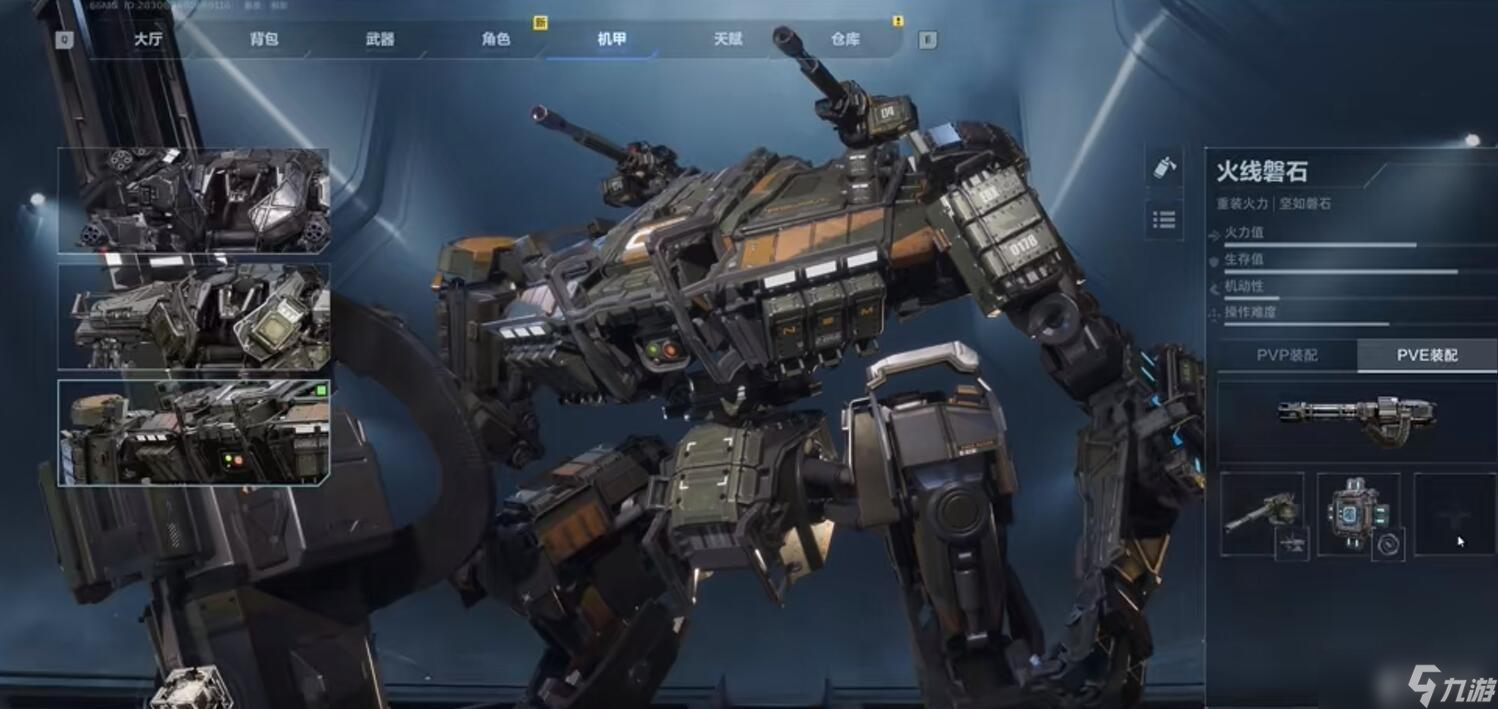Select the middle mech thumbnail
This screenshot has width=1498, height=709.
pos(194,317)
